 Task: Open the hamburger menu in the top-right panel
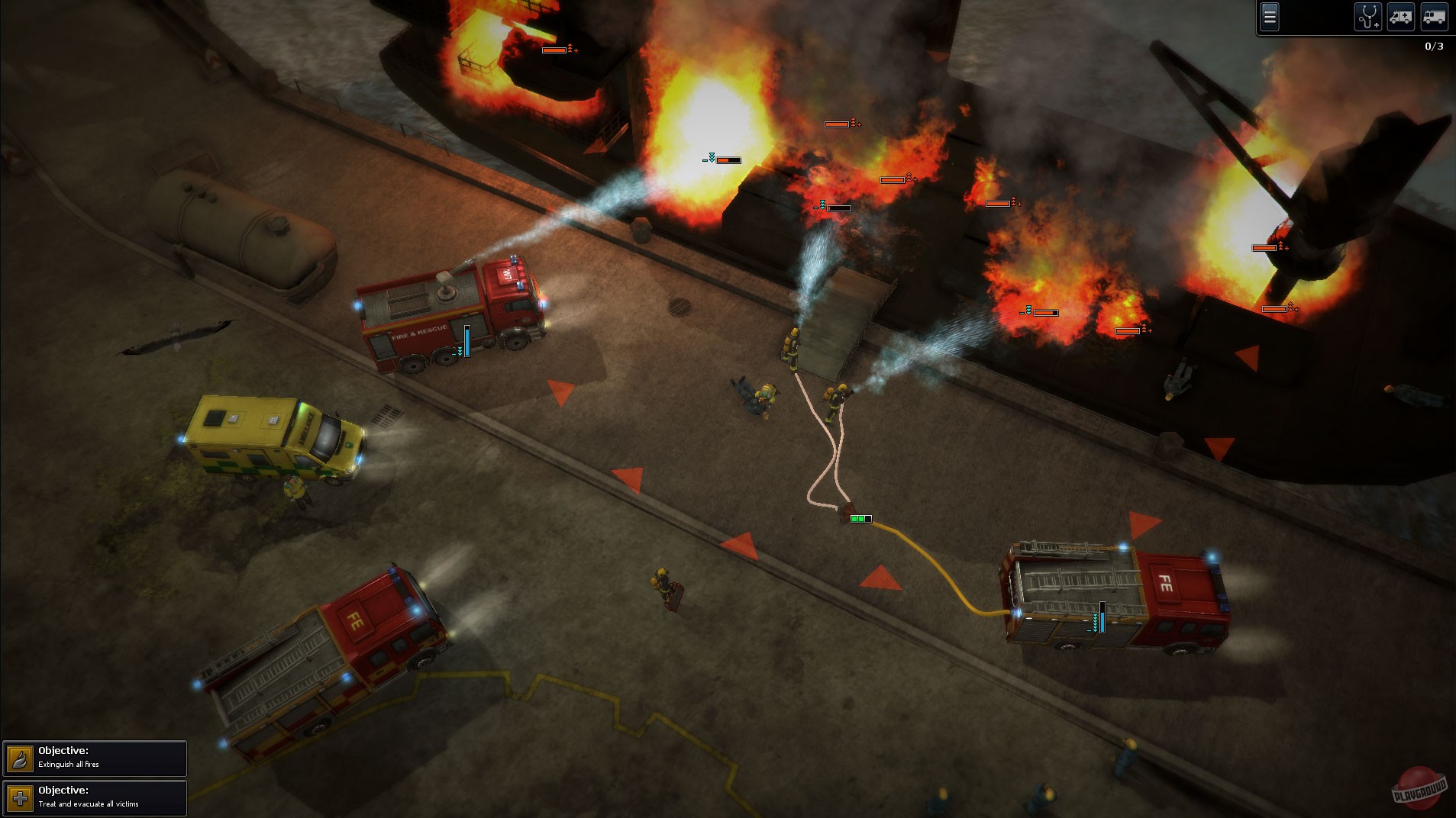point(1270,18)
